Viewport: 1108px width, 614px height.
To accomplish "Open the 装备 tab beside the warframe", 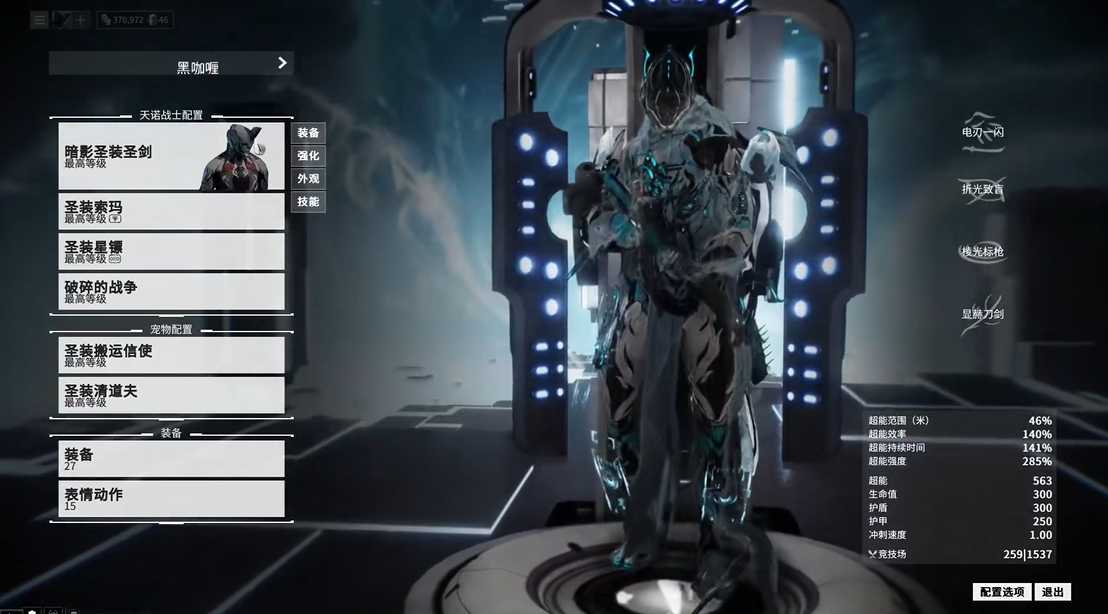I will coord(308,133).
